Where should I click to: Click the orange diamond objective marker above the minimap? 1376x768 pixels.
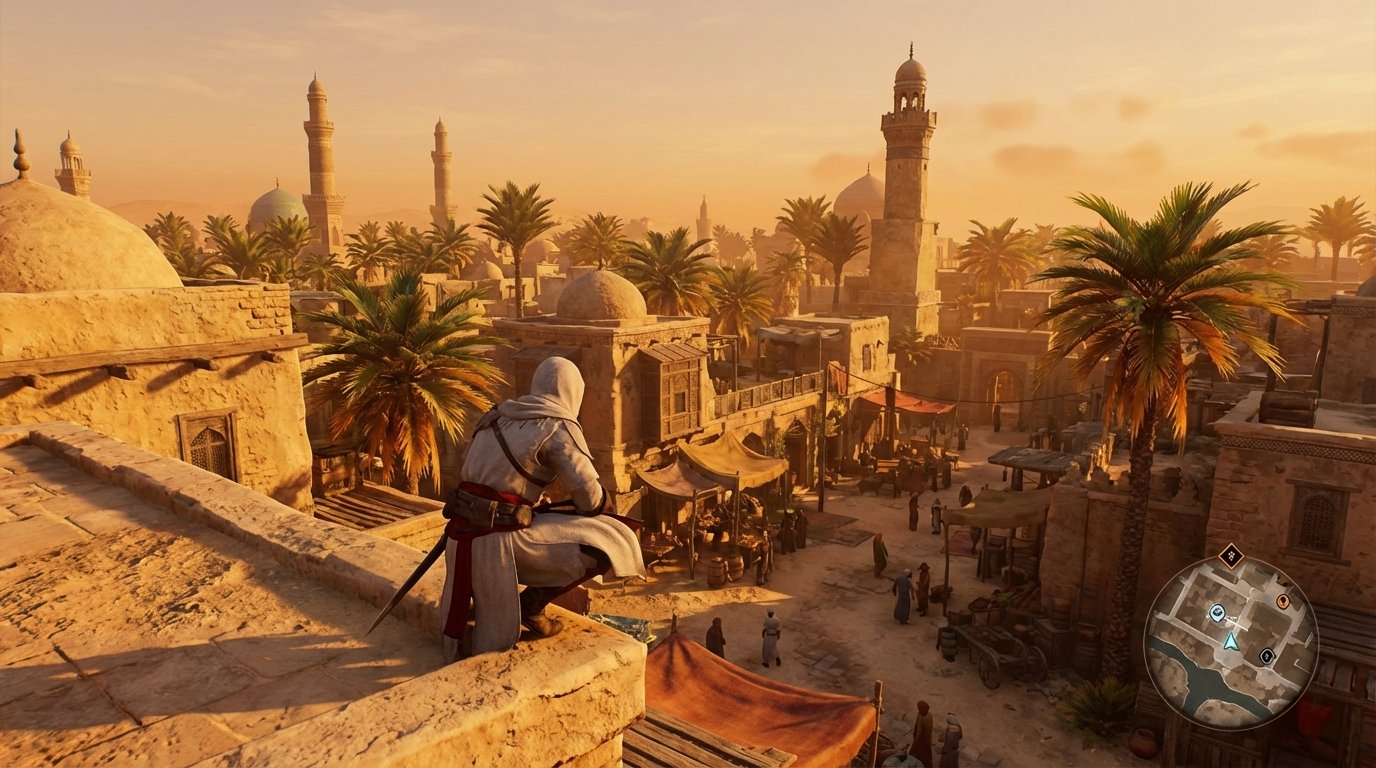pyautogui.click(x=1231, y=555)
